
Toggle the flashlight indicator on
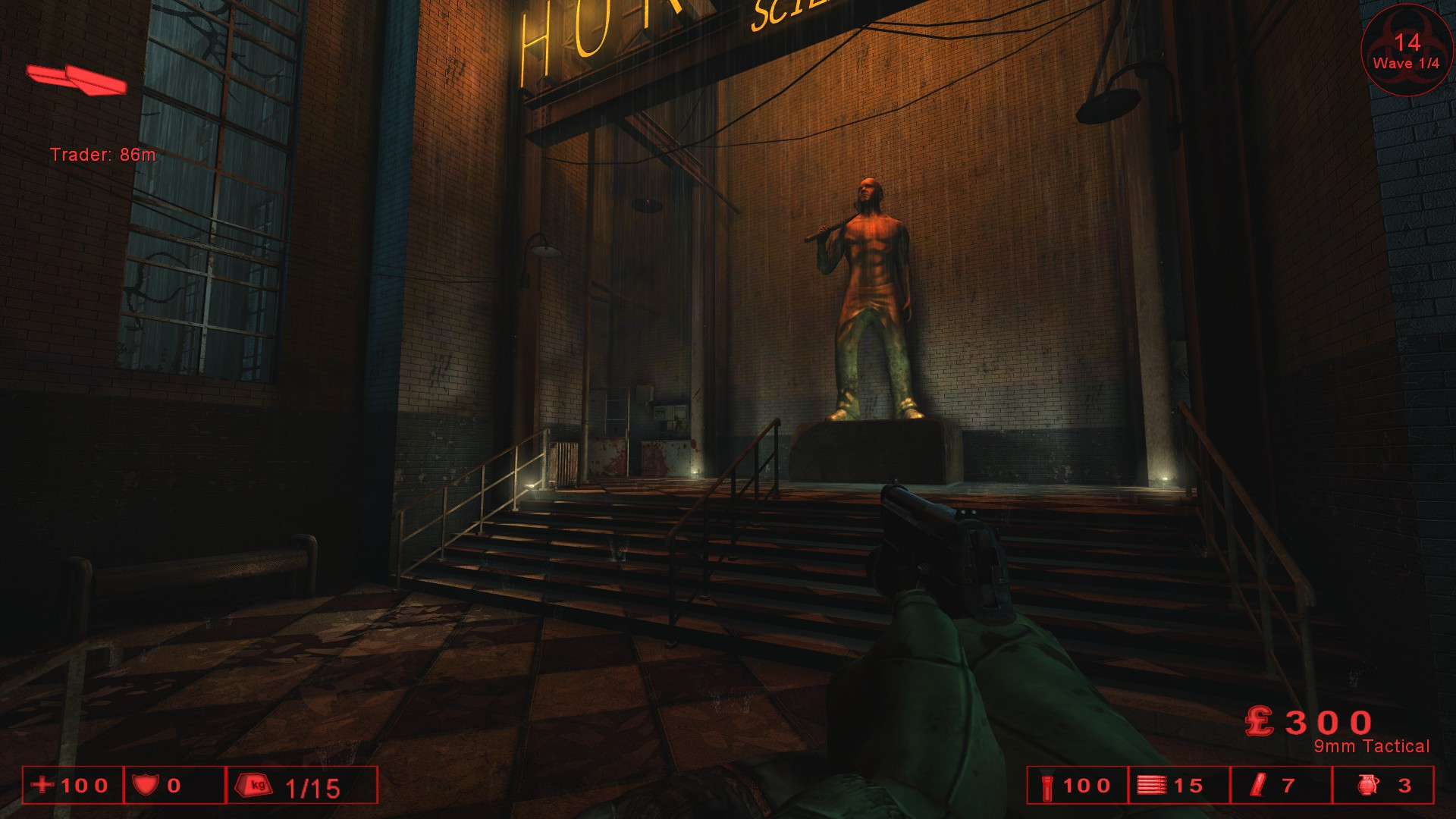pos(1047,786)
